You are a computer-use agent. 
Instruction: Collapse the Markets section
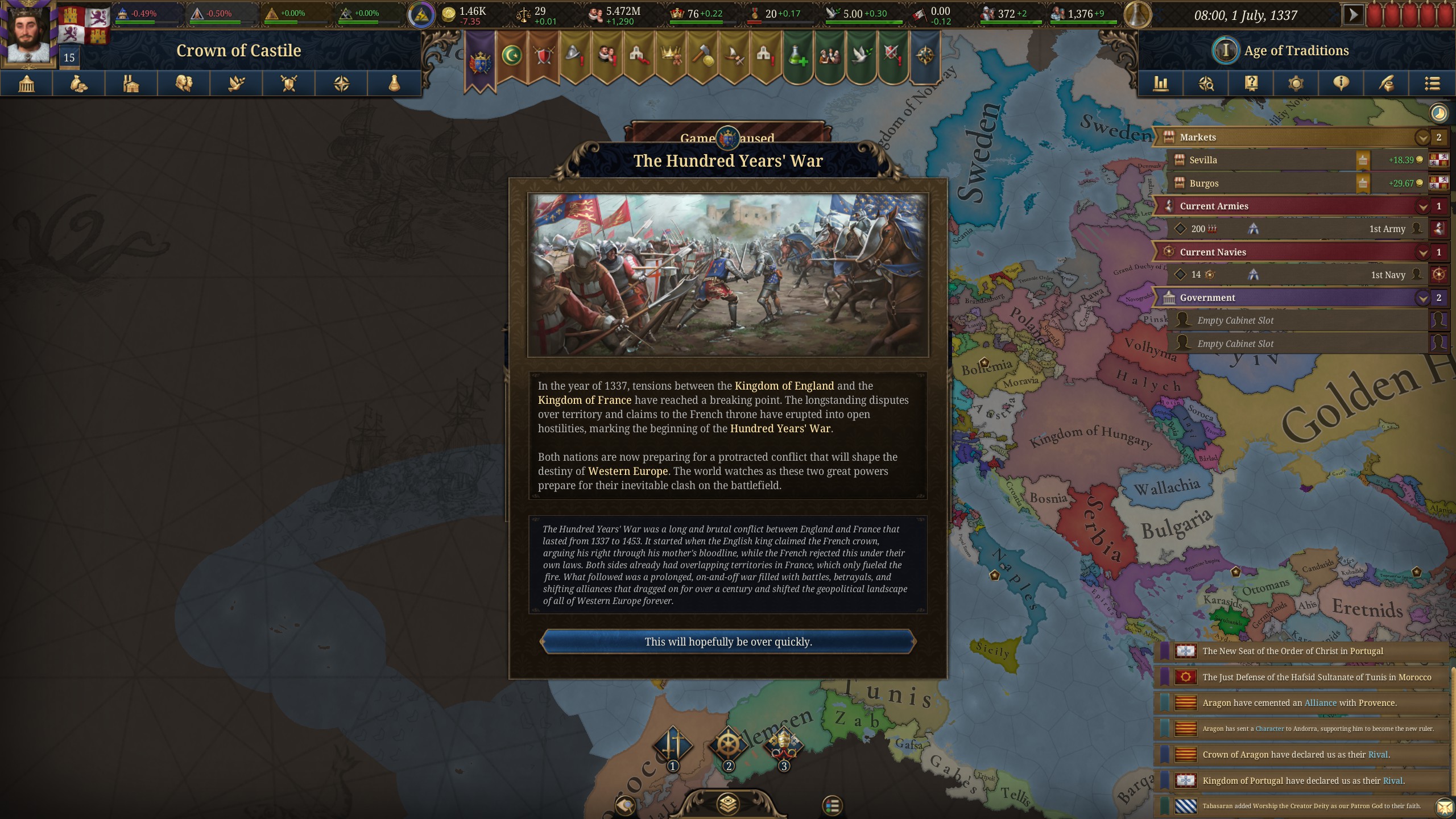(x=1423, y=137)
